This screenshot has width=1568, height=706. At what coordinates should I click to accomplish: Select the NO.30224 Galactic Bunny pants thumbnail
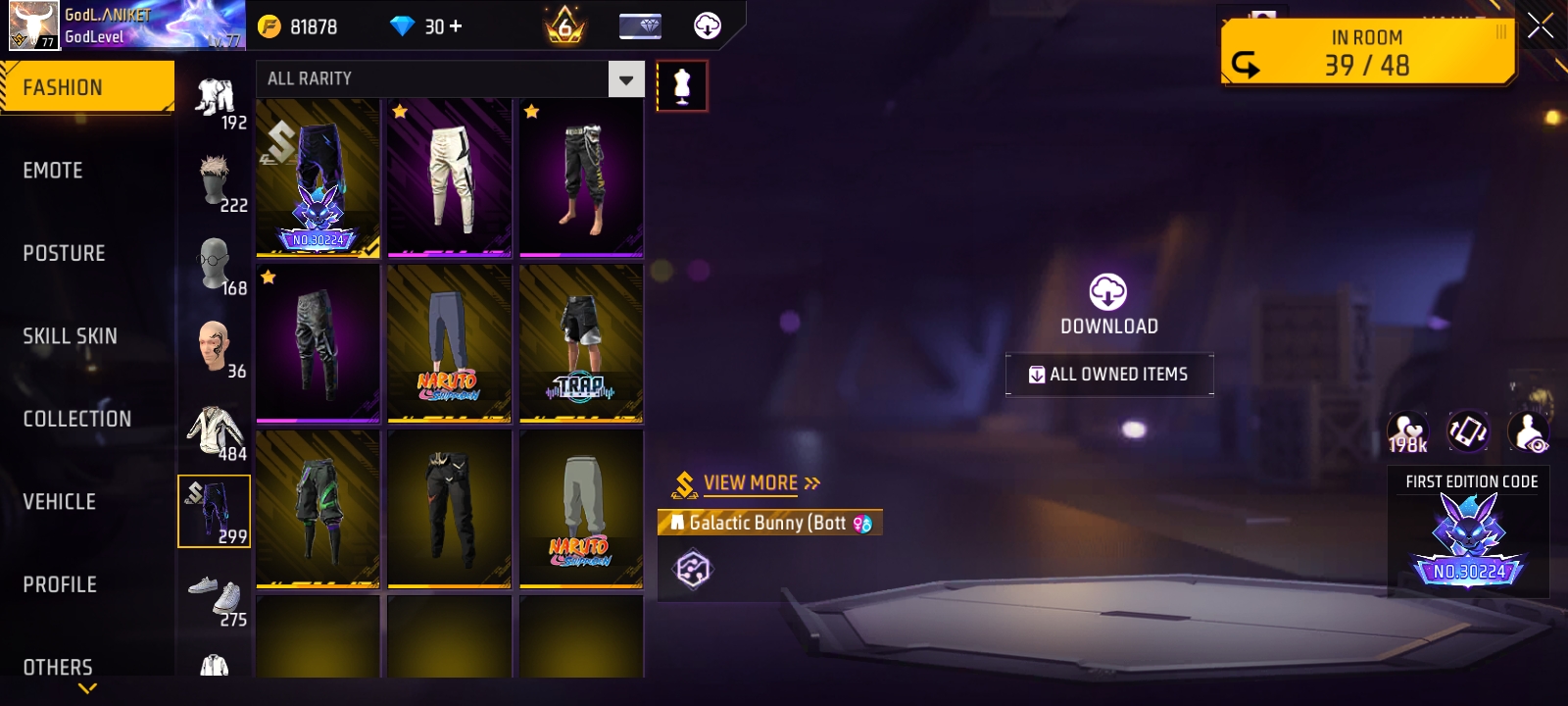coord(317,177)
